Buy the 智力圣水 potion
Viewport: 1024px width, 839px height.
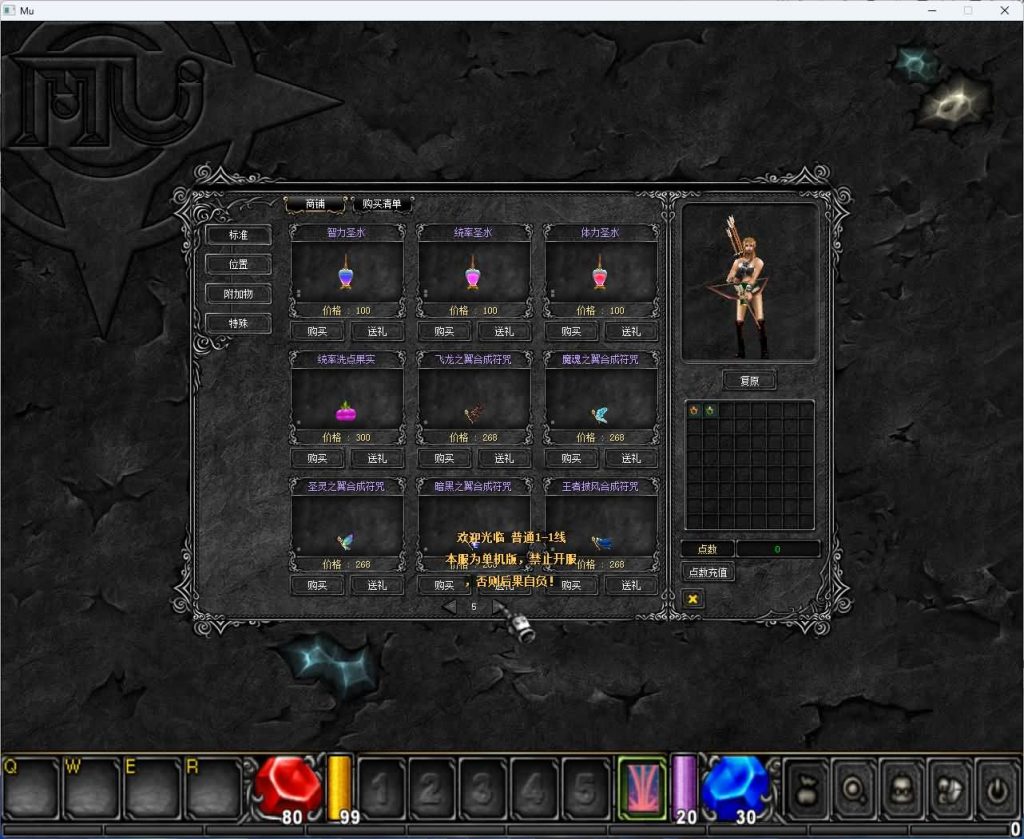[317, 332]
